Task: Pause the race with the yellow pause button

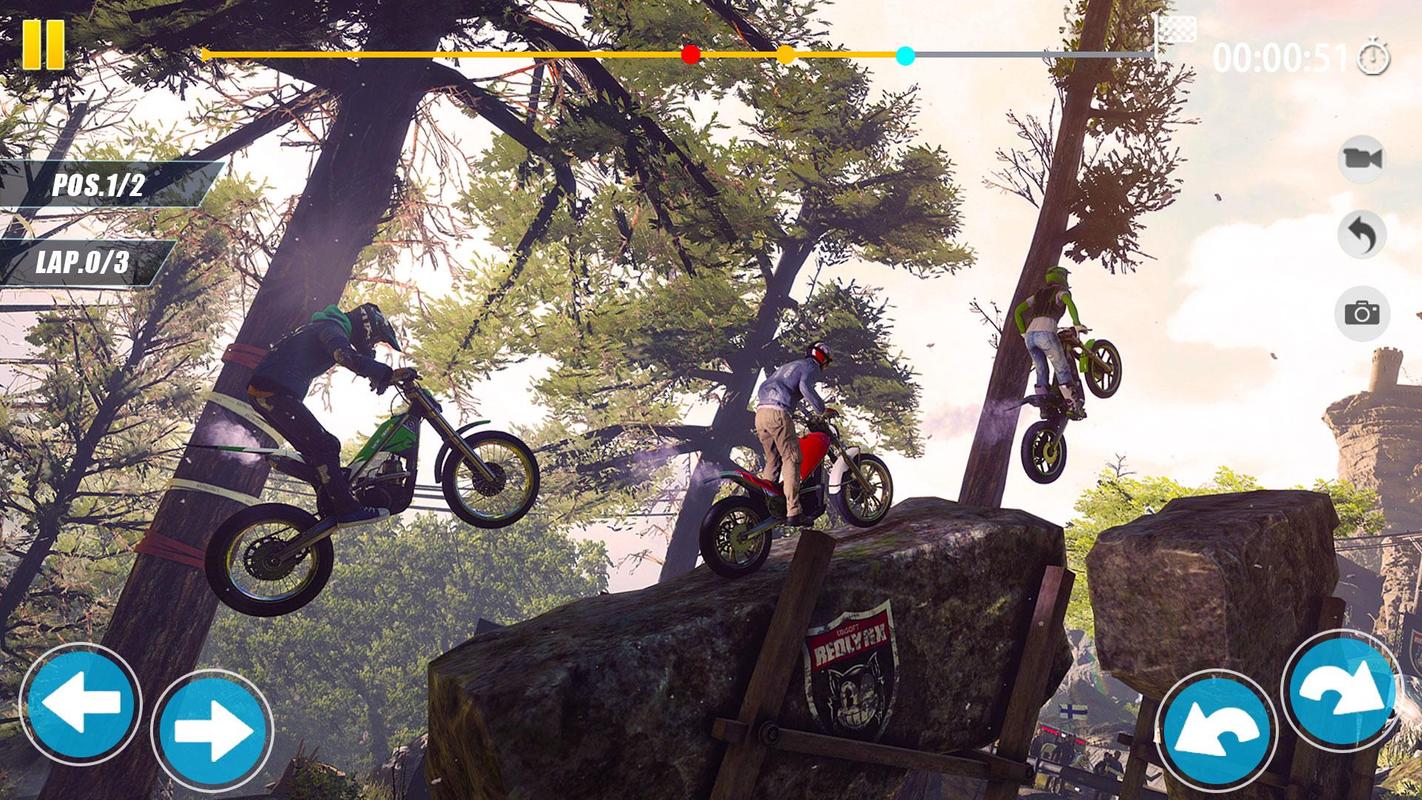Action: (x=43, y=45)
